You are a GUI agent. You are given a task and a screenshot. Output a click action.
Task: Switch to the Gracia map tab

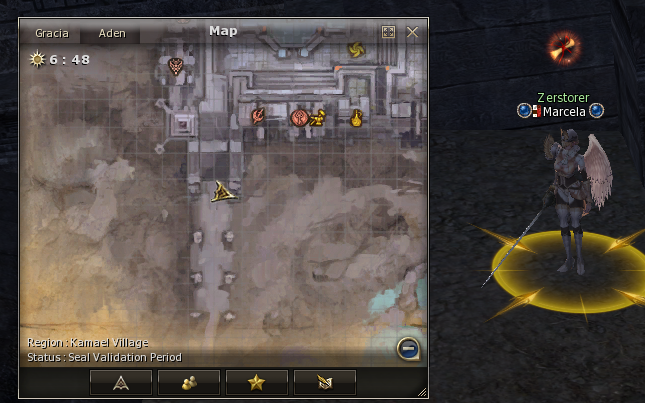tap(51, 33)
